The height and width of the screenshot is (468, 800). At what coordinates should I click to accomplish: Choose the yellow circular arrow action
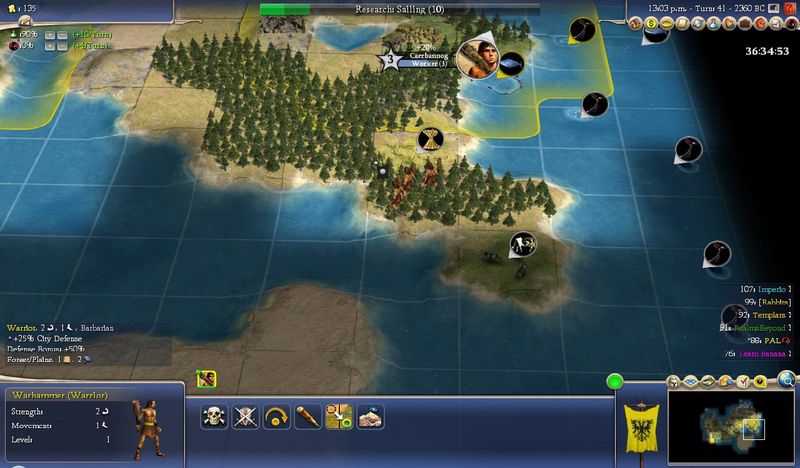[x=276, y=417]
